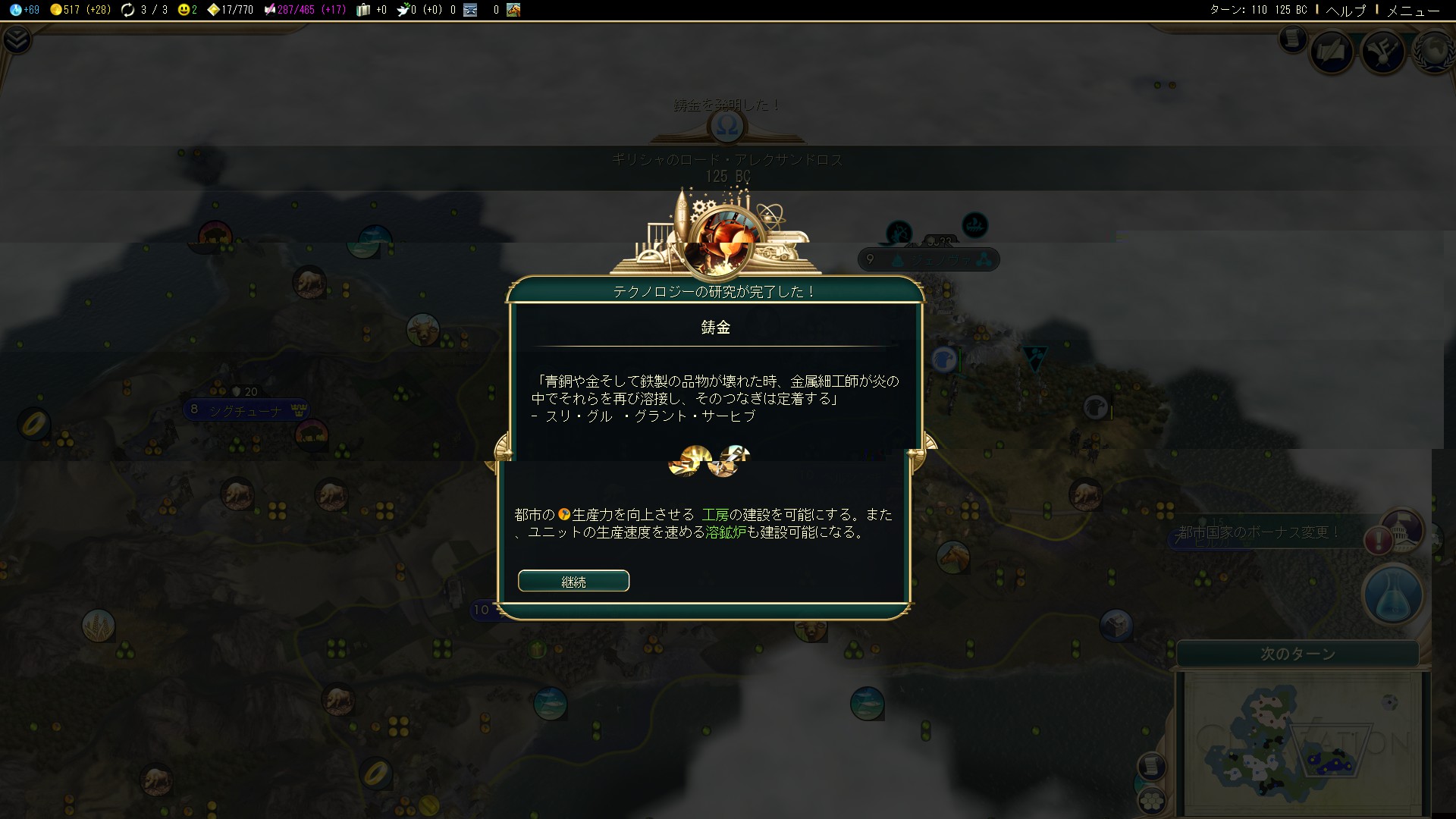Click the gold coin treasury readout

[x=80, y=10]
